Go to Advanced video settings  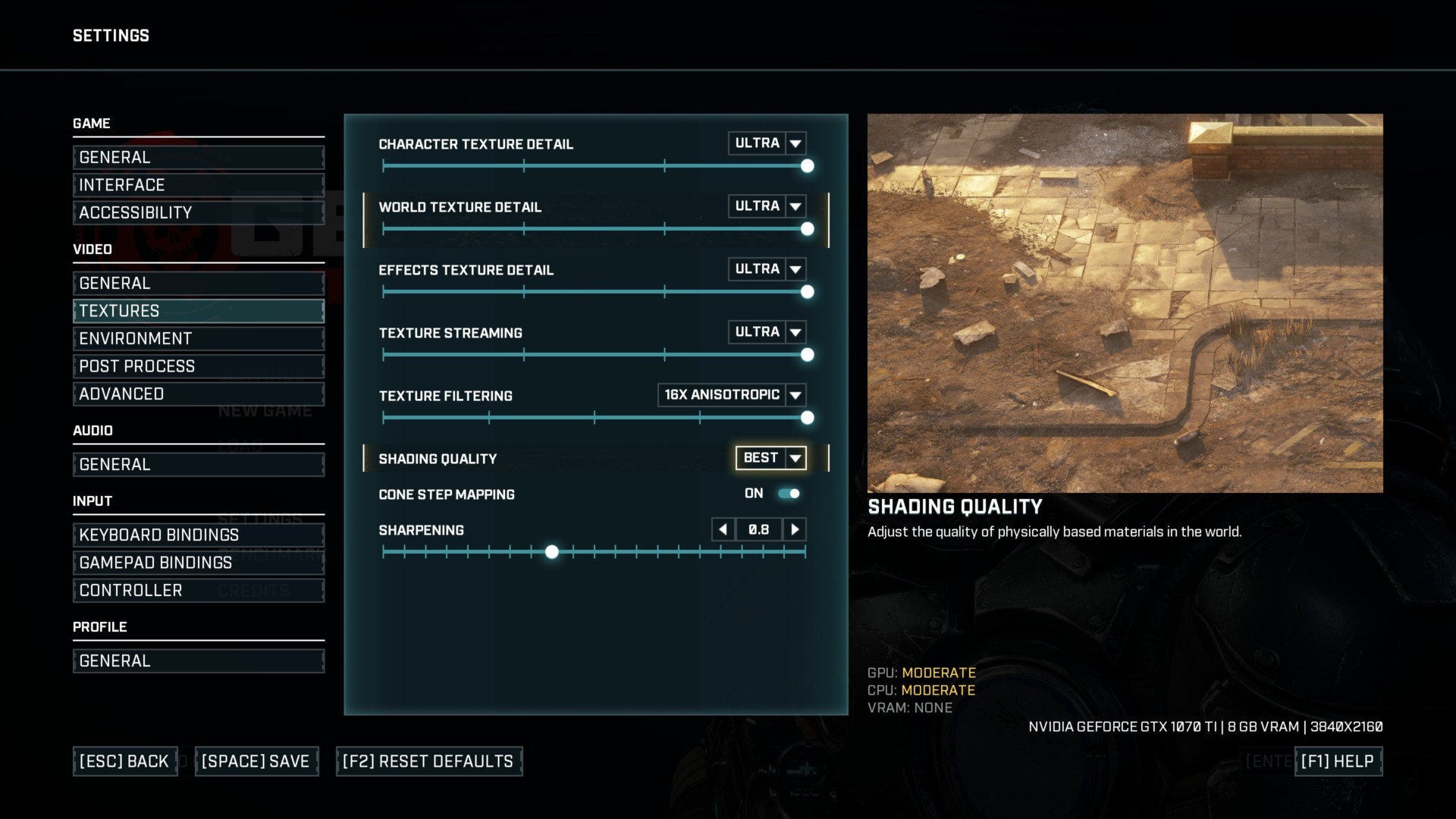tap(198, 394)
